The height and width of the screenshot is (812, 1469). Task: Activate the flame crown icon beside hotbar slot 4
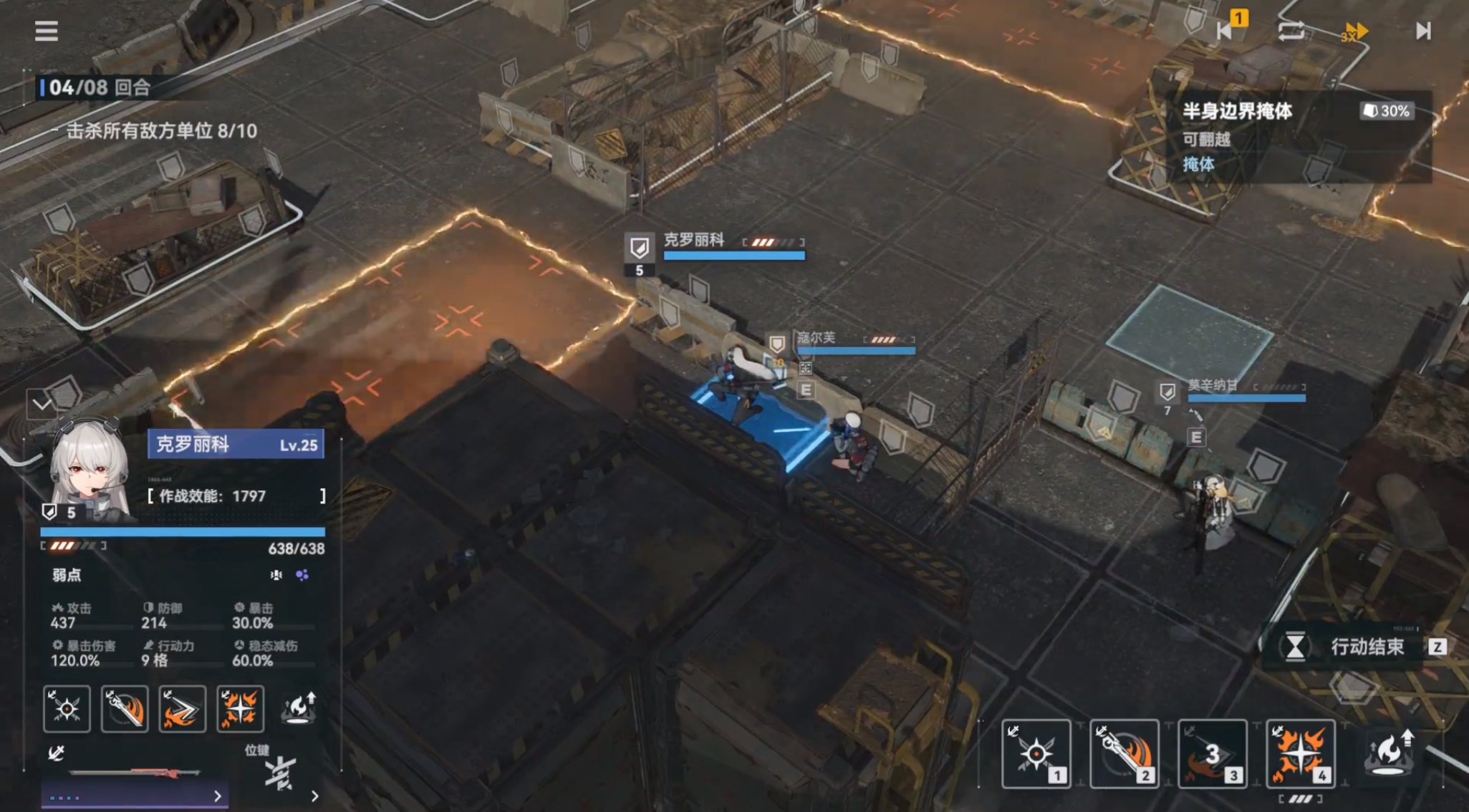tap(1389, 752)
